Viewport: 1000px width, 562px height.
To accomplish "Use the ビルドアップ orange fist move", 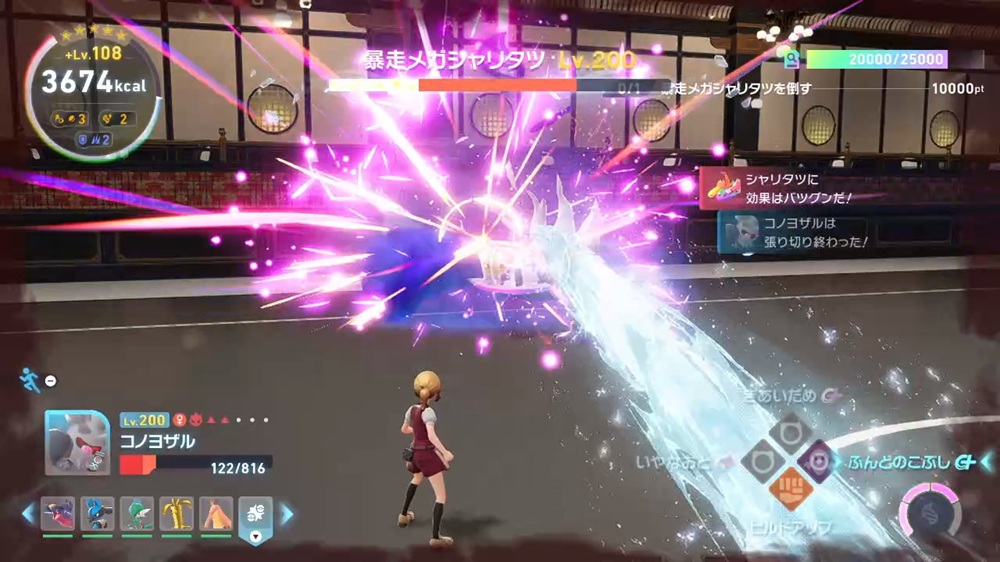I will click(790, 488).
